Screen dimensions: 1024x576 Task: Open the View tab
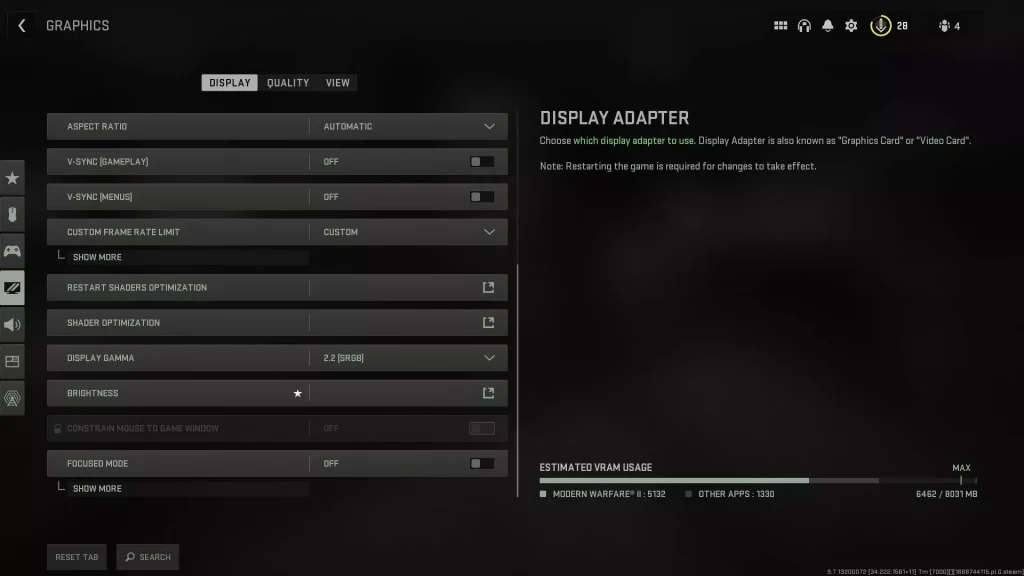point(338,83)
